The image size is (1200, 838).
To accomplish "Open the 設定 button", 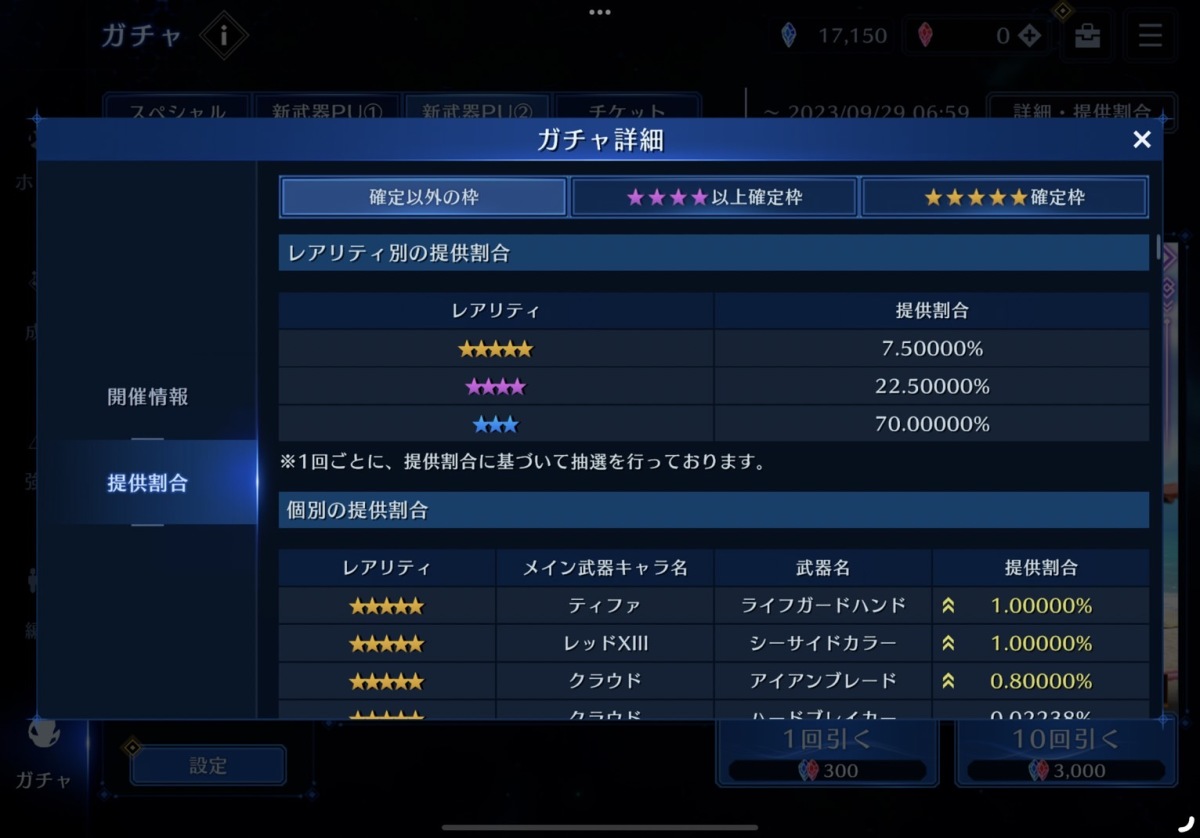I will pyautogui.click(x=208, y=766).
